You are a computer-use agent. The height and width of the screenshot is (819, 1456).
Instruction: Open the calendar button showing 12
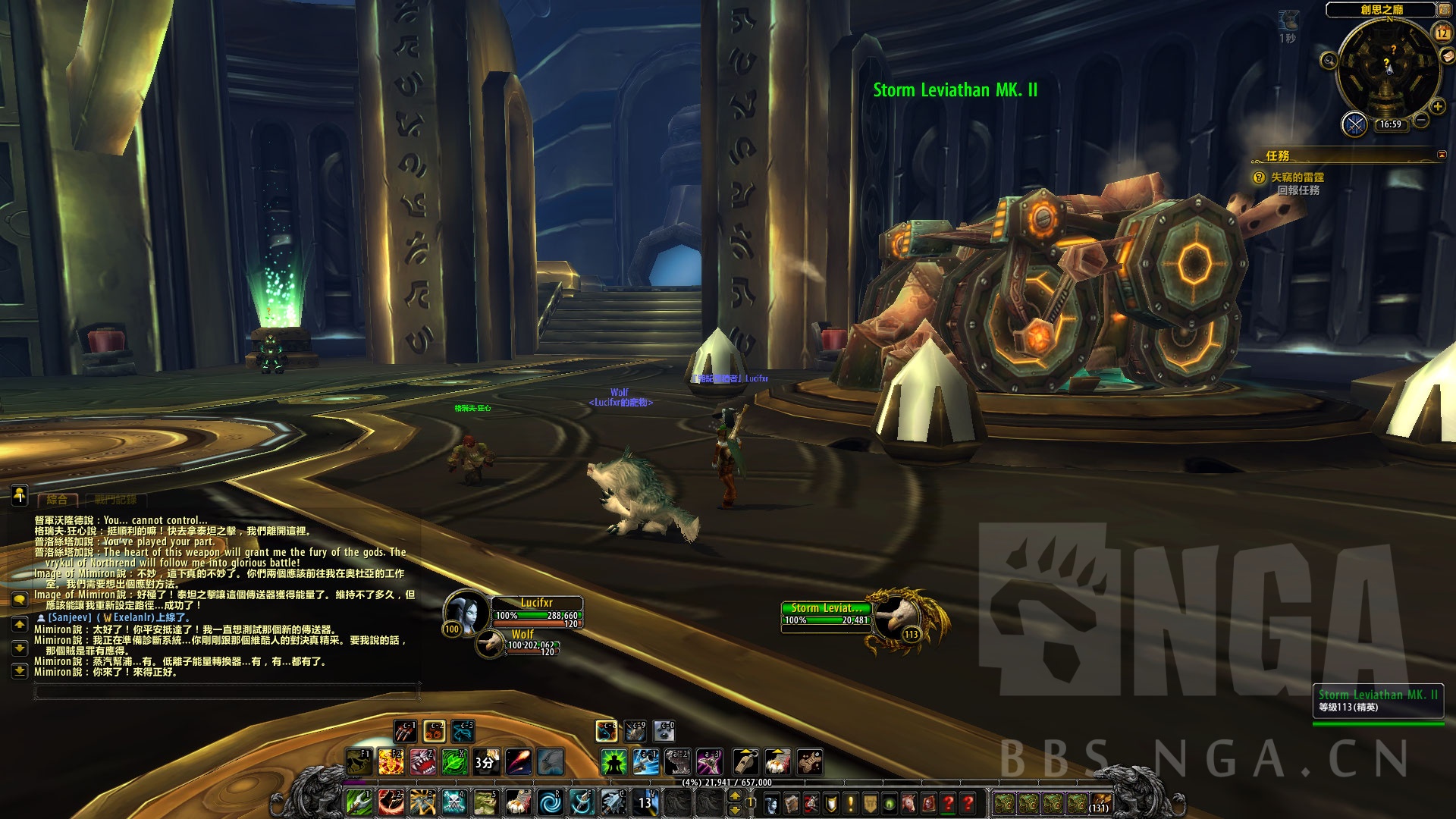1442,33
